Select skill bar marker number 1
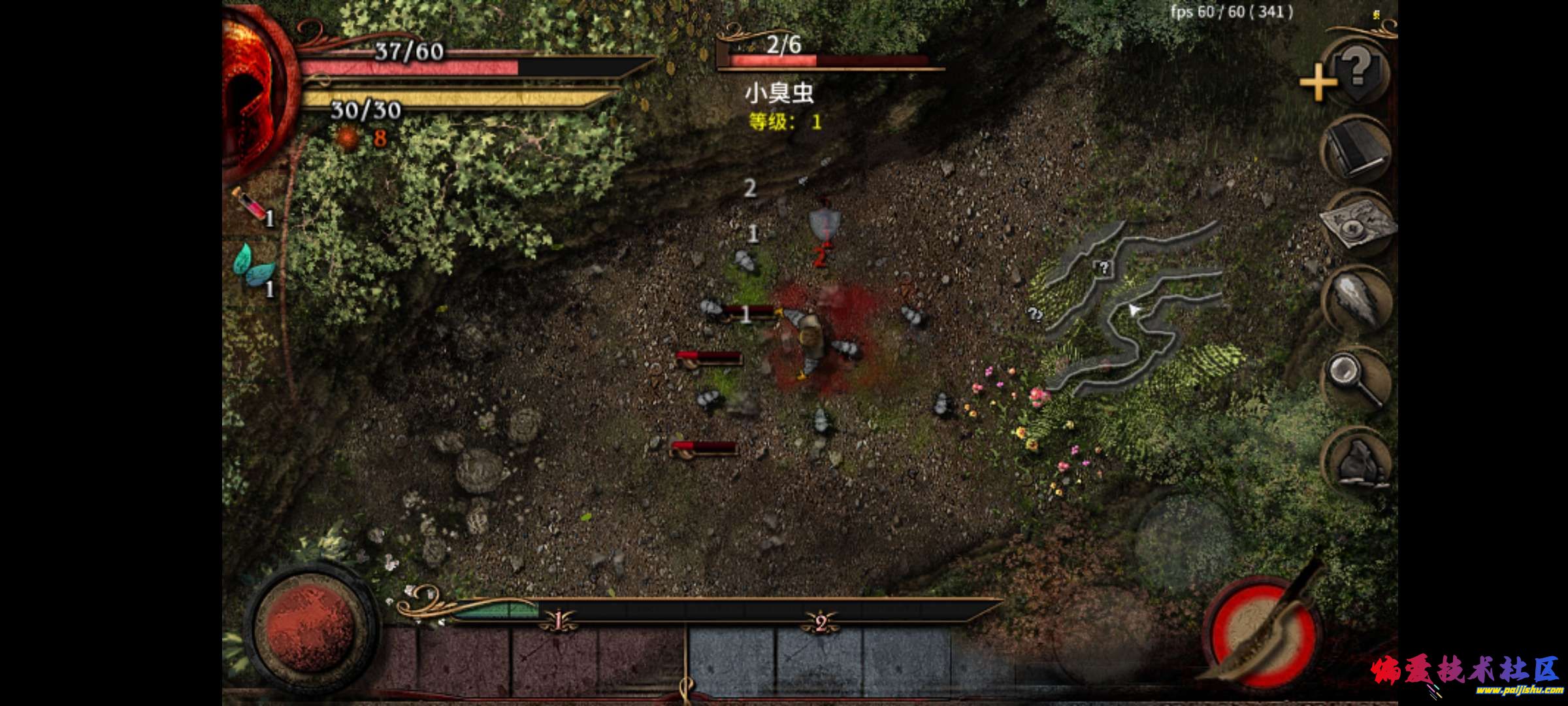 pos(559,621)
